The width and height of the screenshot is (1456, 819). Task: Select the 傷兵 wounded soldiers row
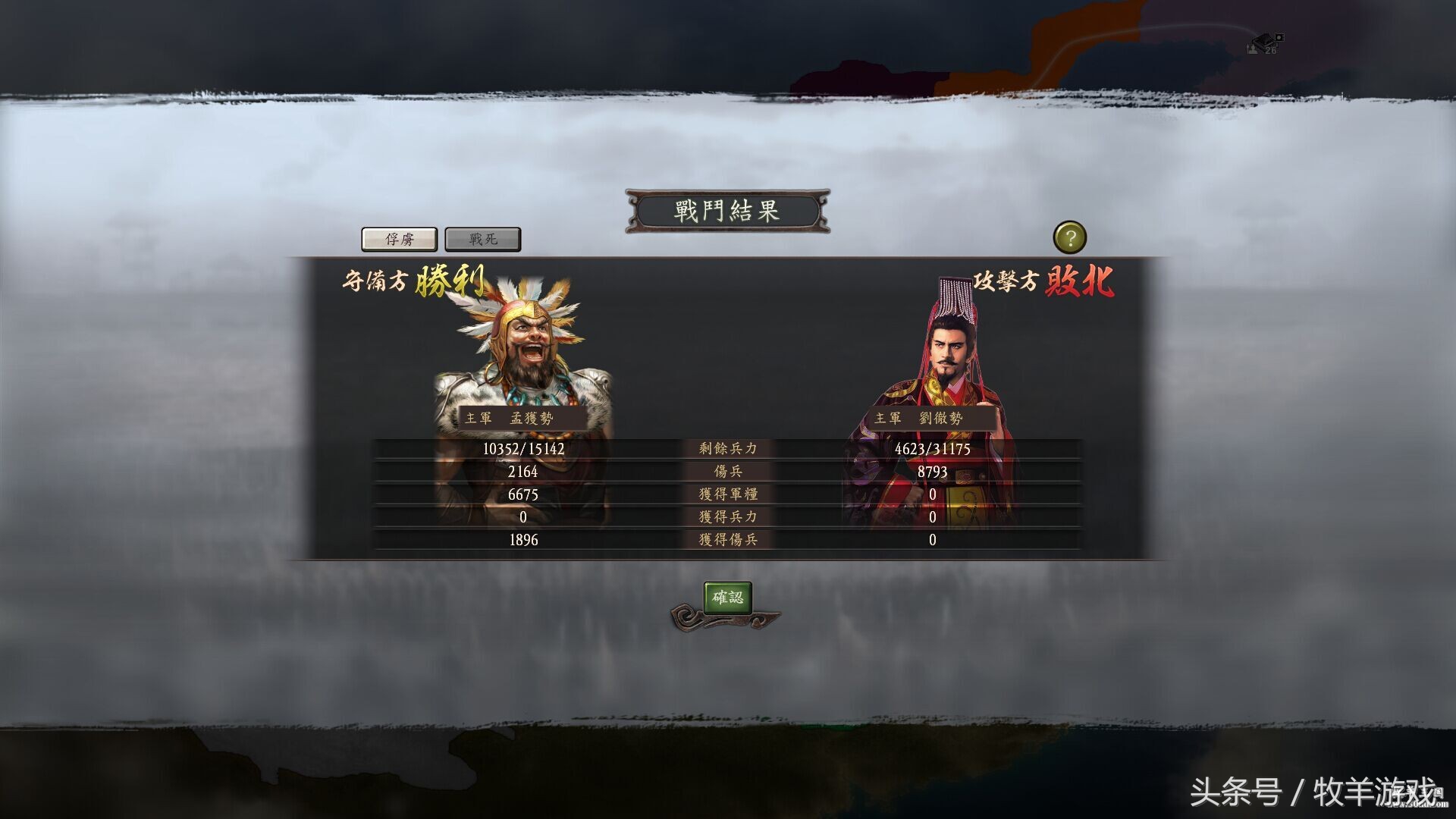point(726,471)
